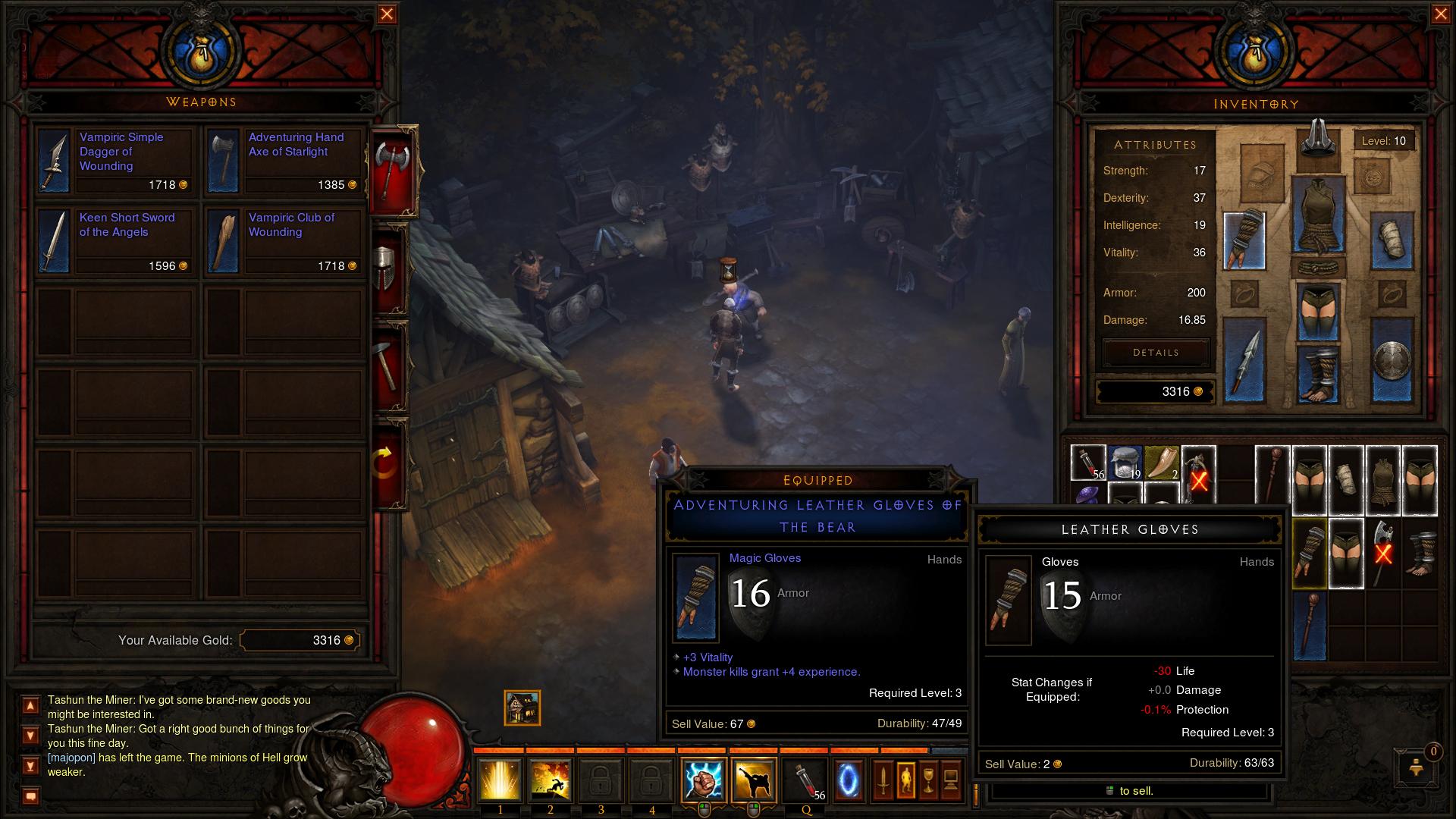Select the equipped boots slot
The width and height of the screenshot is (1456, 819).
(x=1319, y=373)
